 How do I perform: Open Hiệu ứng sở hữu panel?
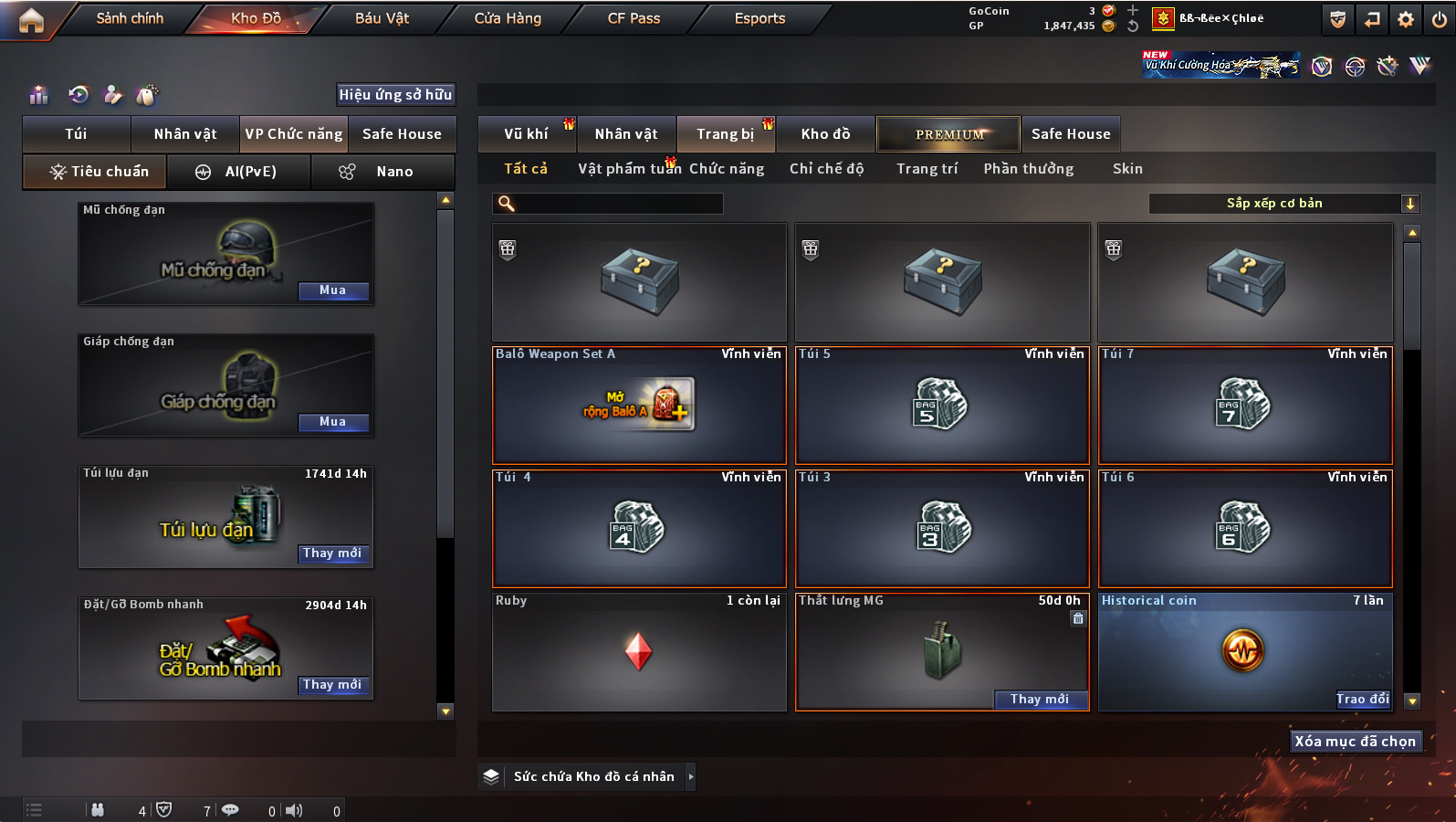point(395,95)
